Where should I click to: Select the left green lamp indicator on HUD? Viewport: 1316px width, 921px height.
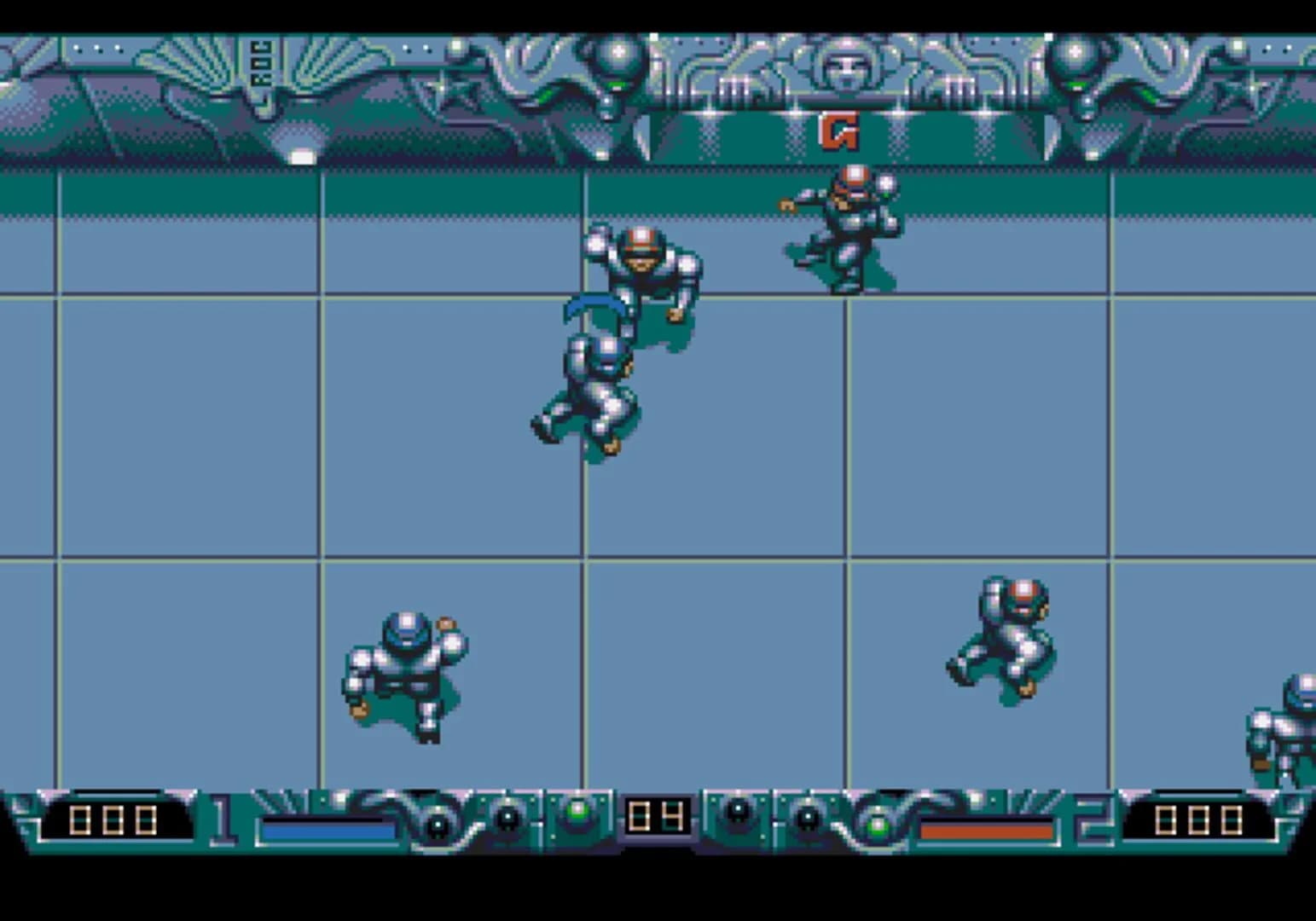tap(579, 813)
